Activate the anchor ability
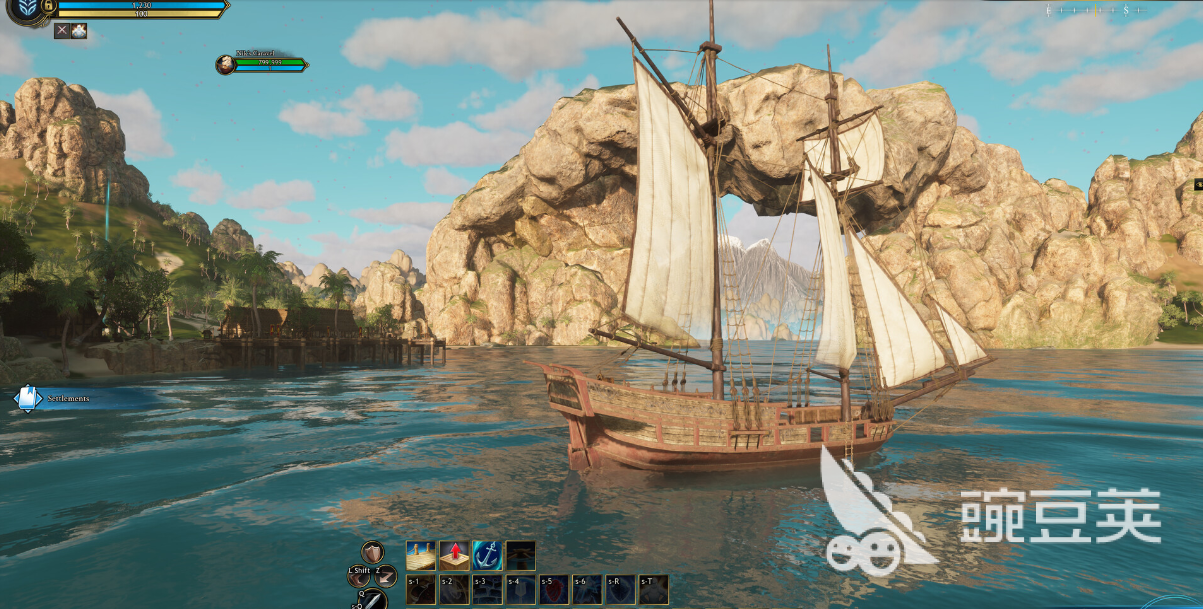This screenshot has width=1203, height=609. [x=487, y=555]
